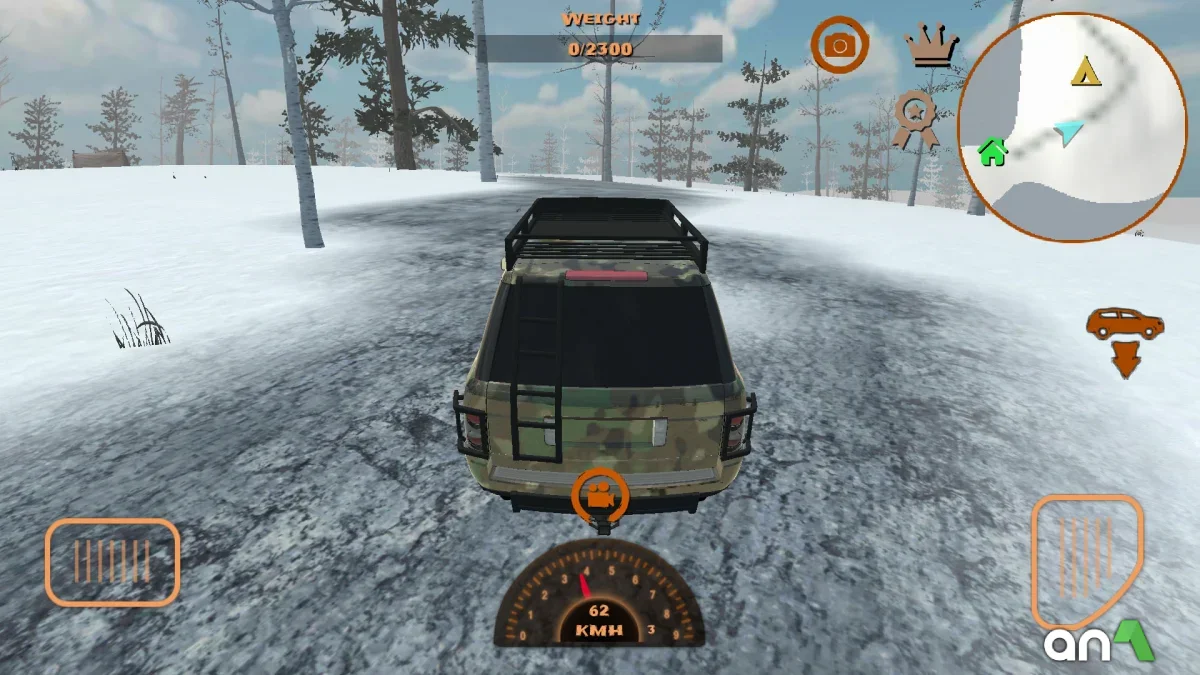Hit the gas pedal button
Screen dimensions: 1200x675
[x=1087, y=559]
